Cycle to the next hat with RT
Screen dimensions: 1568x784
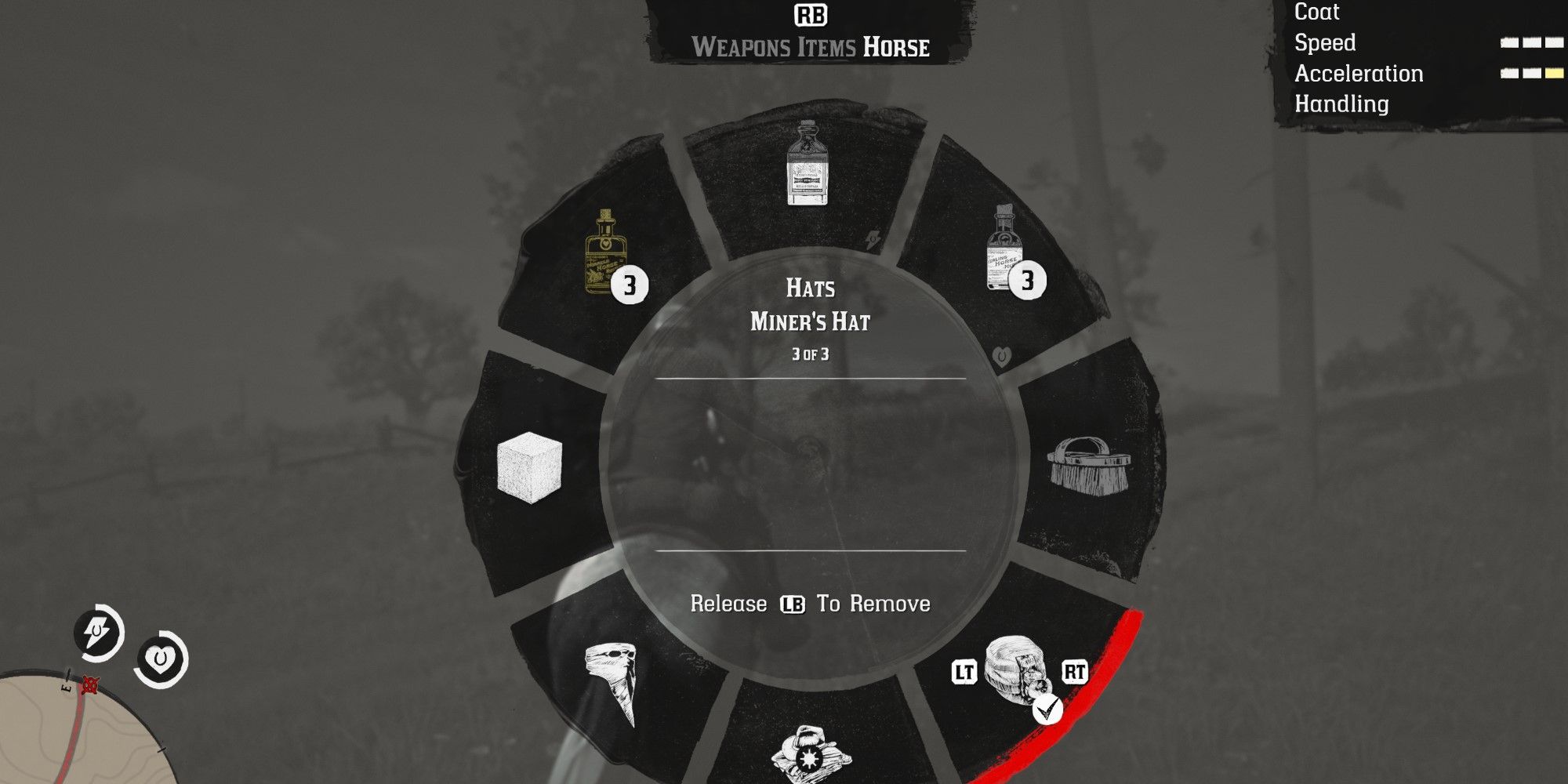click(x=1076, y=670)
